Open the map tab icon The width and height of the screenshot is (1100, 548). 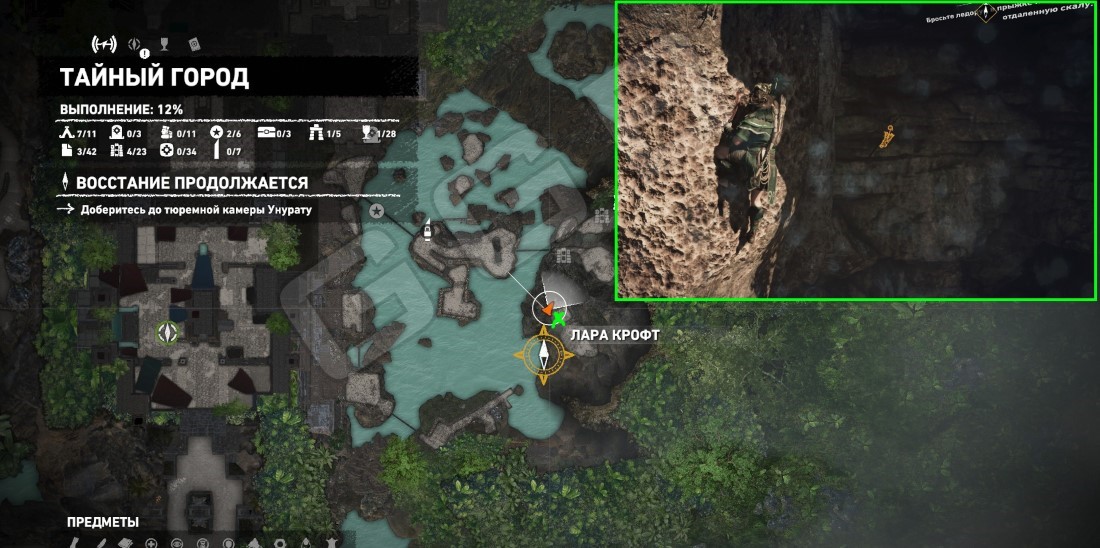pos(104,44)
